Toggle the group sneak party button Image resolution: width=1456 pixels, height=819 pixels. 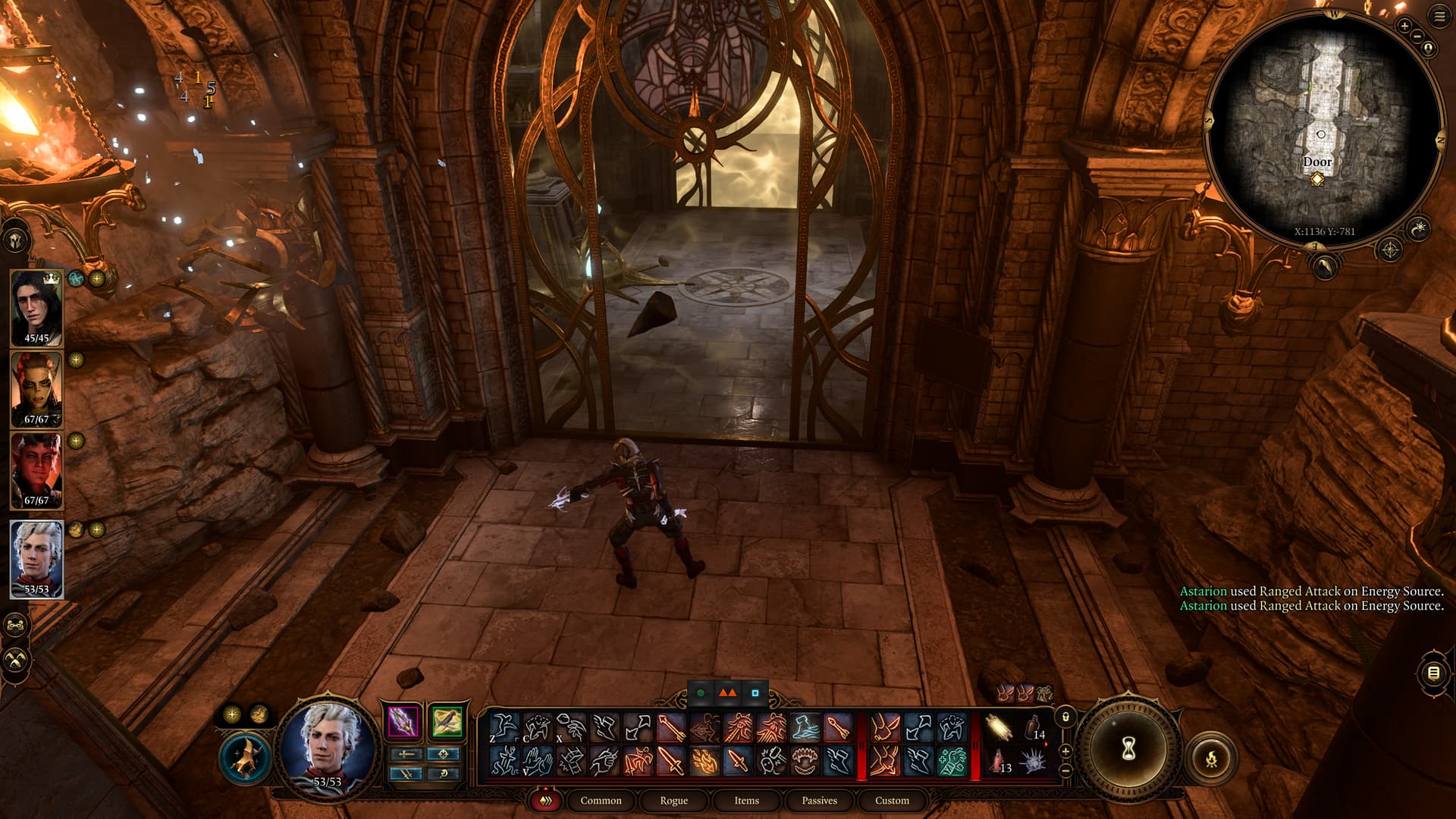point(17,660)
